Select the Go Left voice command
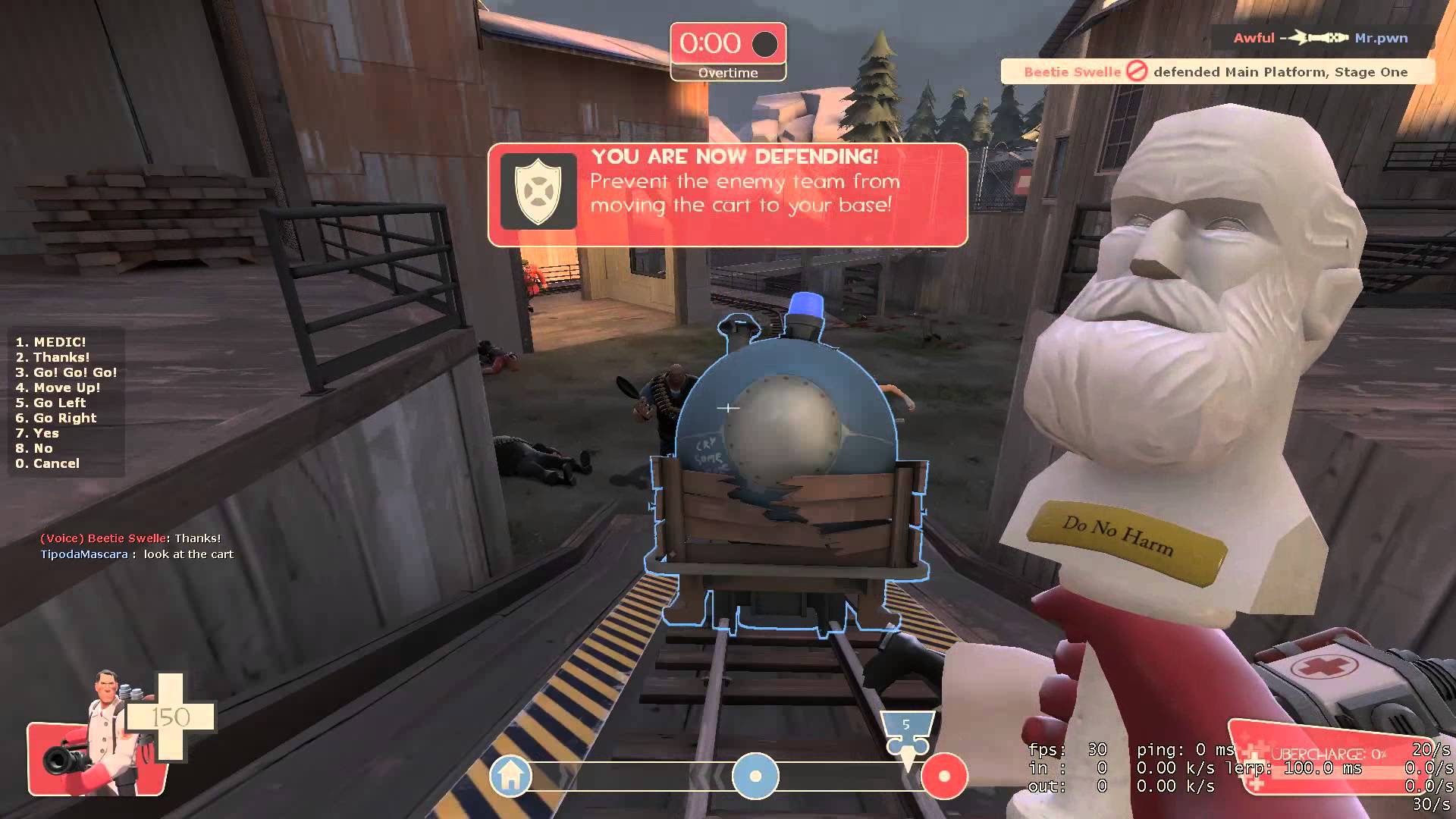Image resolution: width=1456 pixels, height=819 pixels. (51, 403)
